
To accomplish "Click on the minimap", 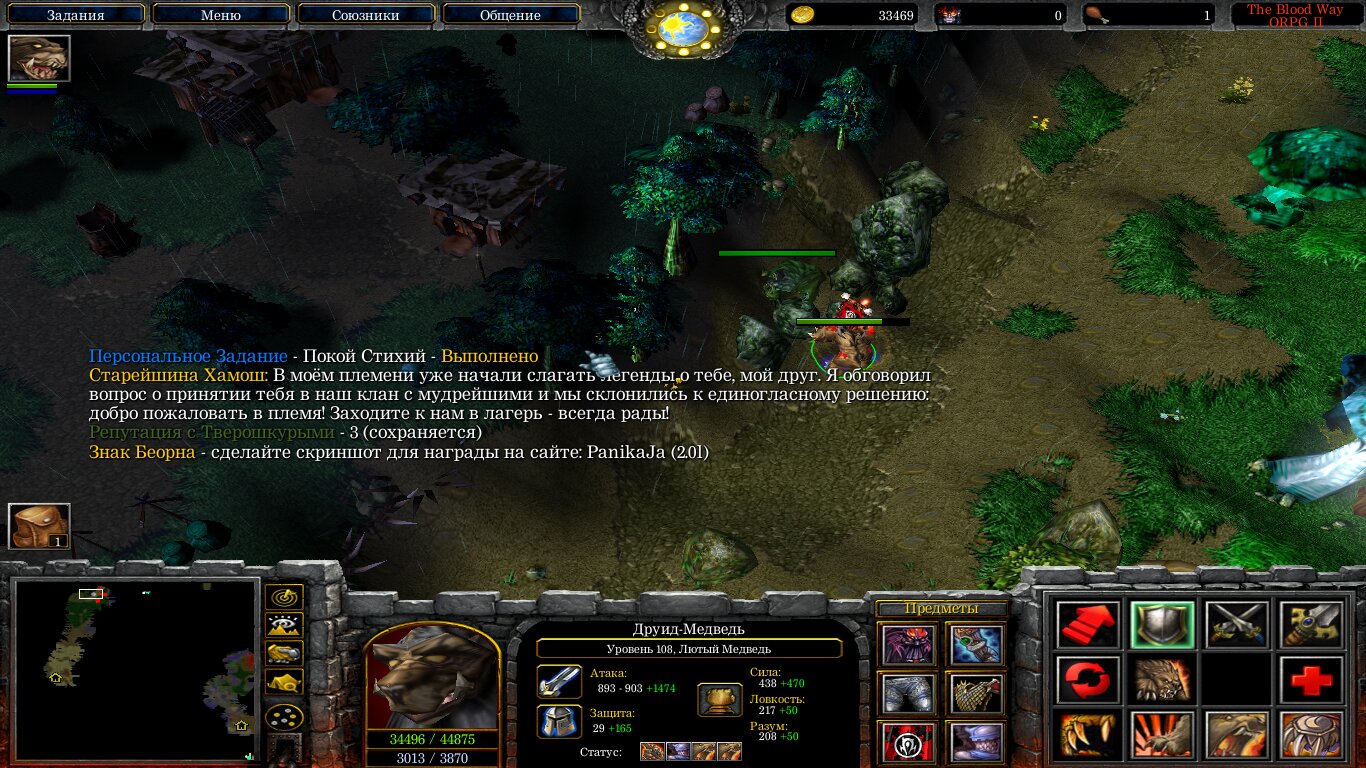I will [x=136, y=670].
